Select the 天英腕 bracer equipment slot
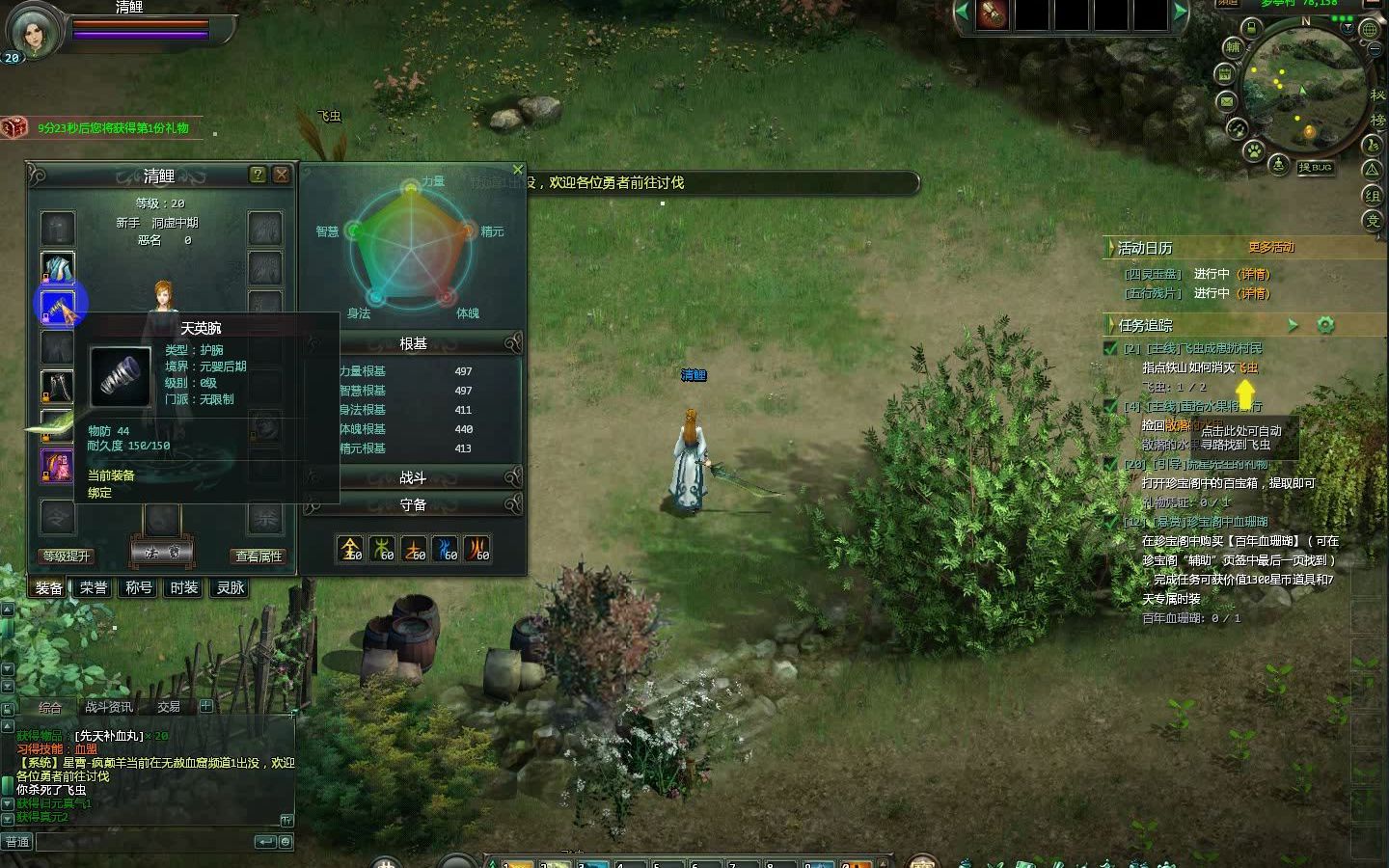1389x868 pixels. click(58, 307)
